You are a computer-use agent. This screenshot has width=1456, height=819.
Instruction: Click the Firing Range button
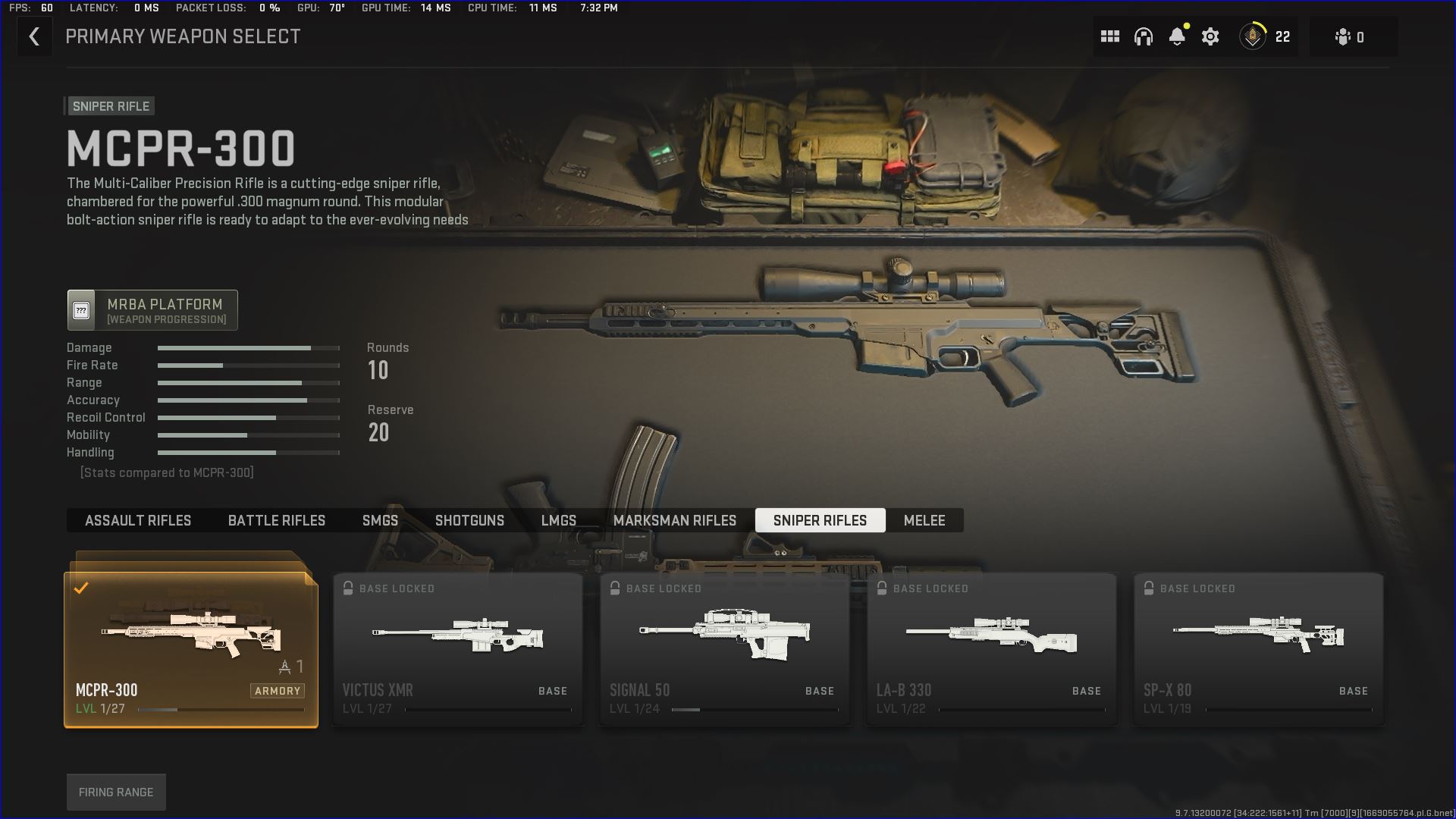(x=116, y=791)
